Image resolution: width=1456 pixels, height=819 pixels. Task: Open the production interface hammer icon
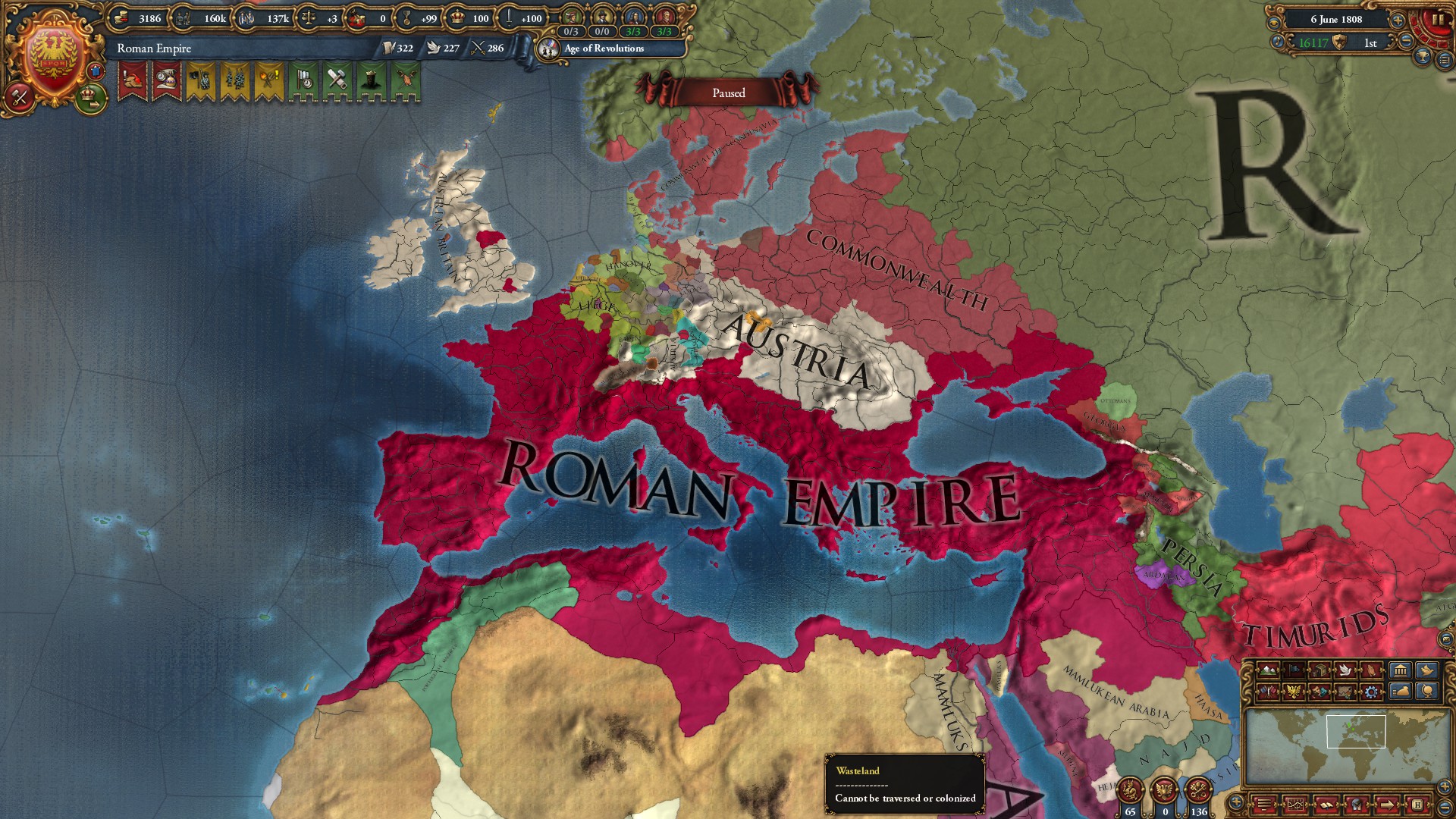click(21, 97)
